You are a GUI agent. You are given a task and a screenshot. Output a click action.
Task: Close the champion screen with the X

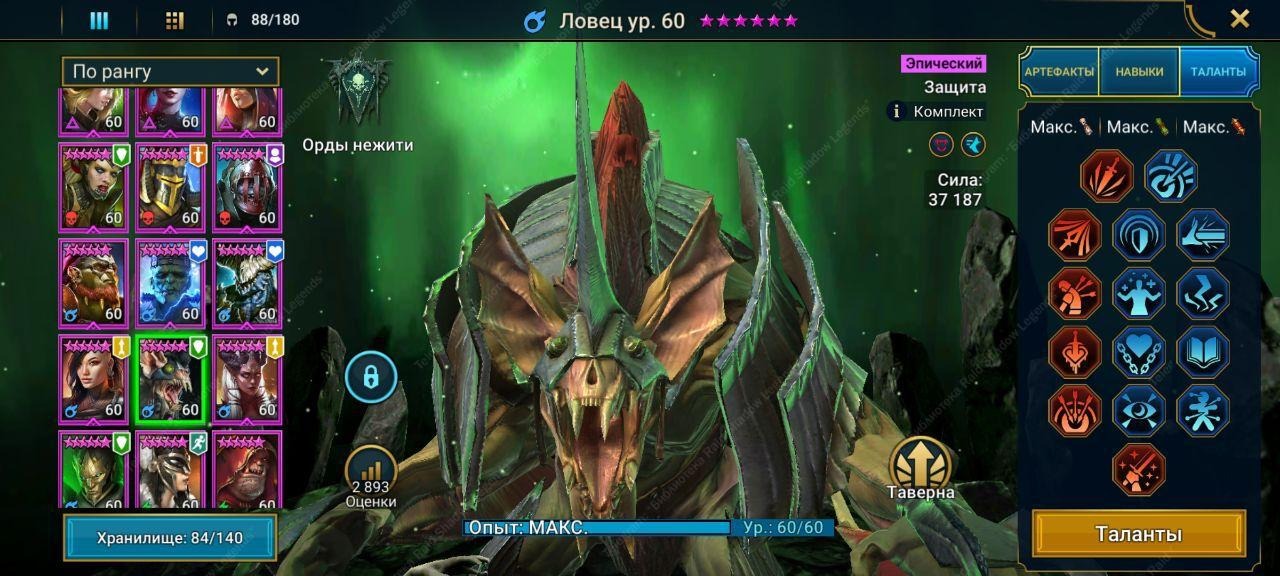1239,18
